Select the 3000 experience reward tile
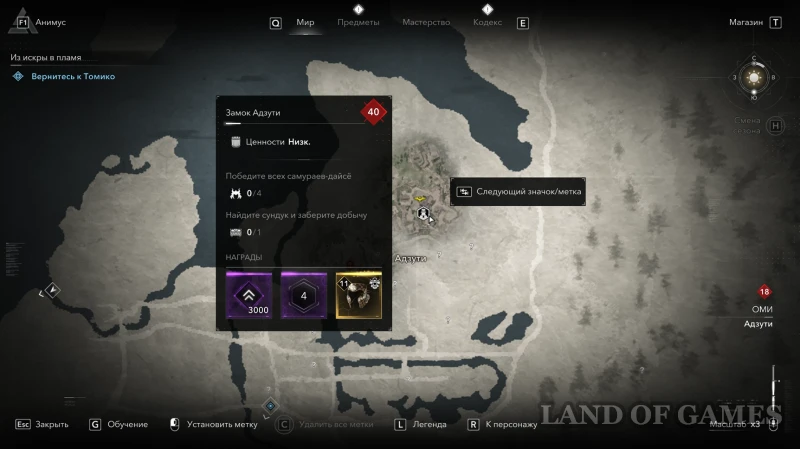This screenshot has height=449, width=800. [249, 296]
